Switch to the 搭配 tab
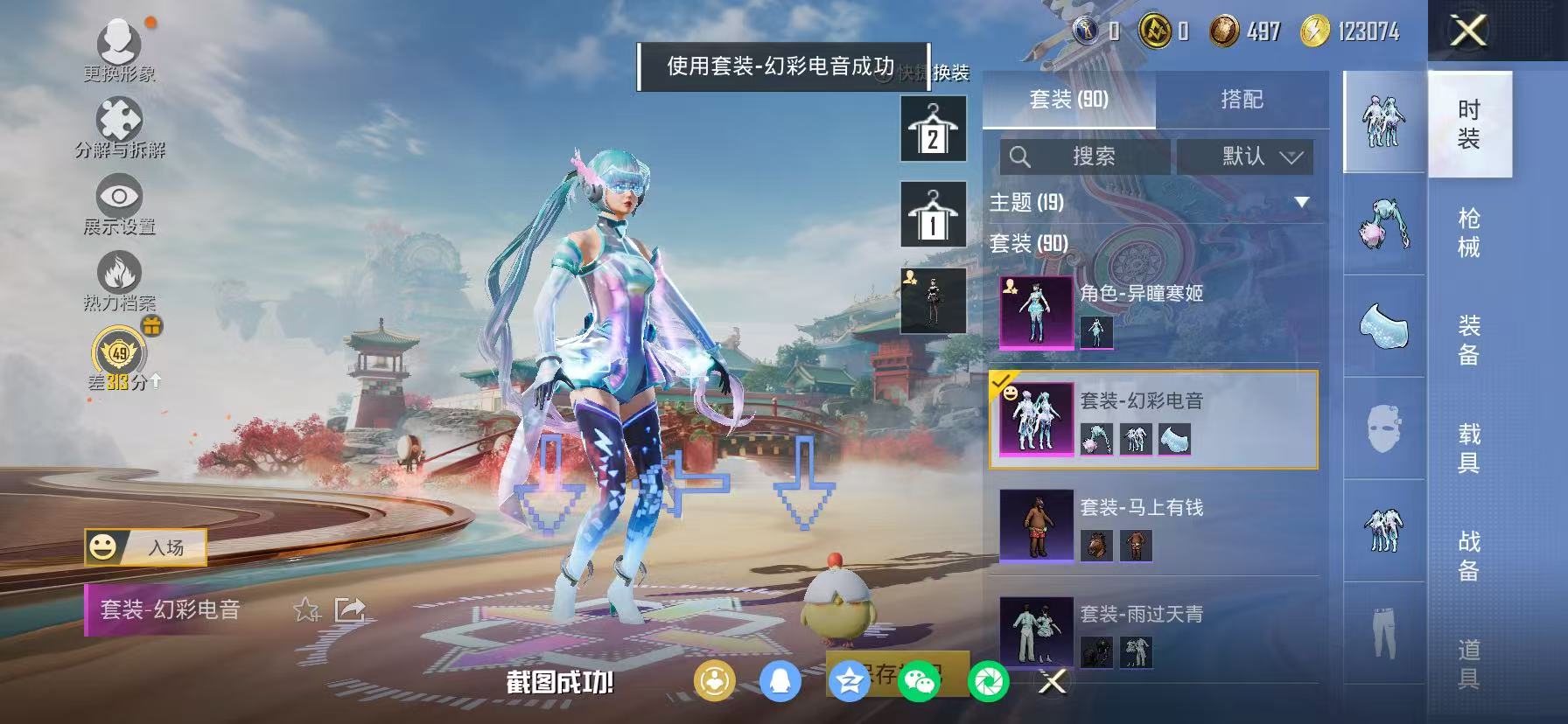Screen dimensions: 1568x724 pos(1242,100)
